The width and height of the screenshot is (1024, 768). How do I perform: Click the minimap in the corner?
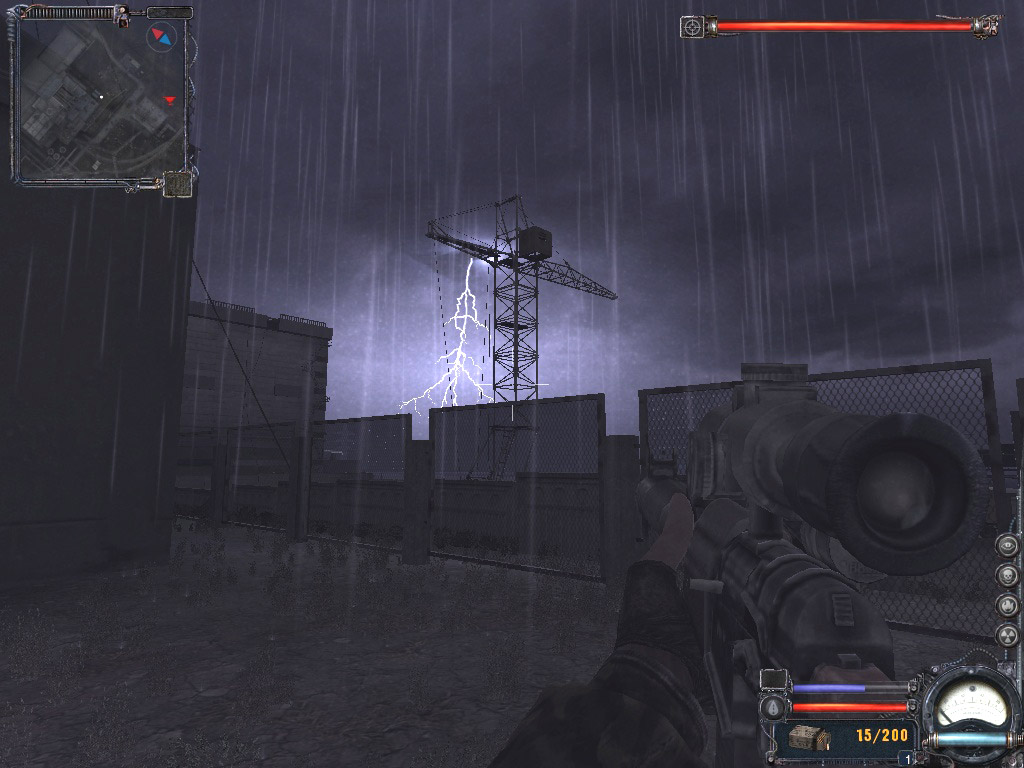98,98
